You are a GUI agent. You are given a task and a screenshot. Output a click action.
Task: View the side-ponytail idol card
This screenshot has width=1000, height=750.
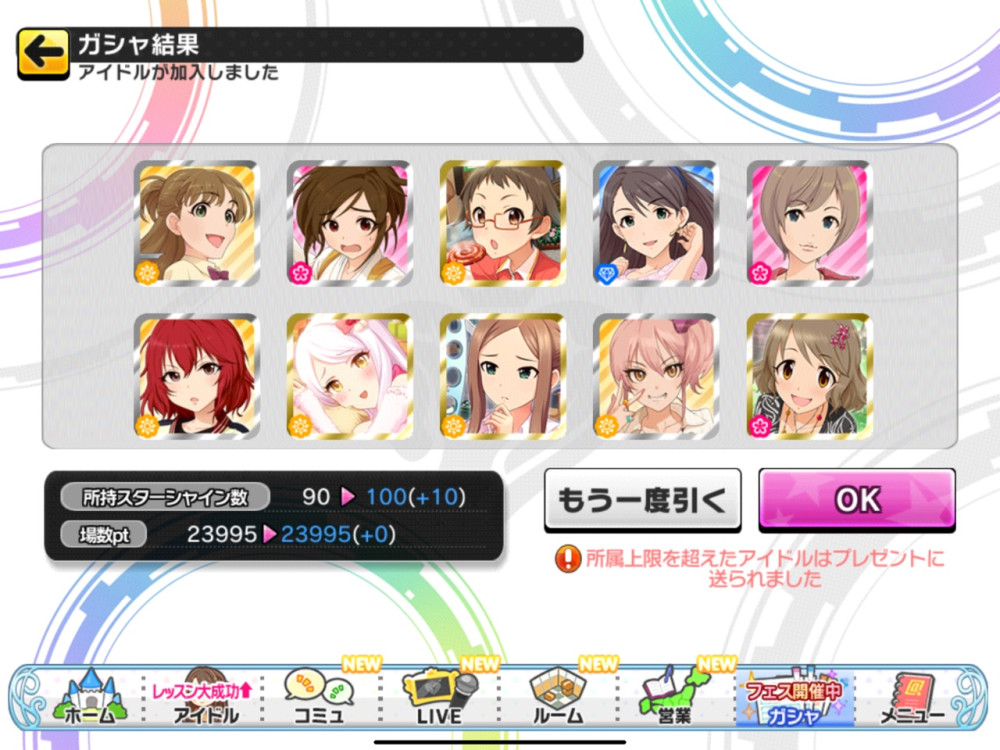coord(195,223)
